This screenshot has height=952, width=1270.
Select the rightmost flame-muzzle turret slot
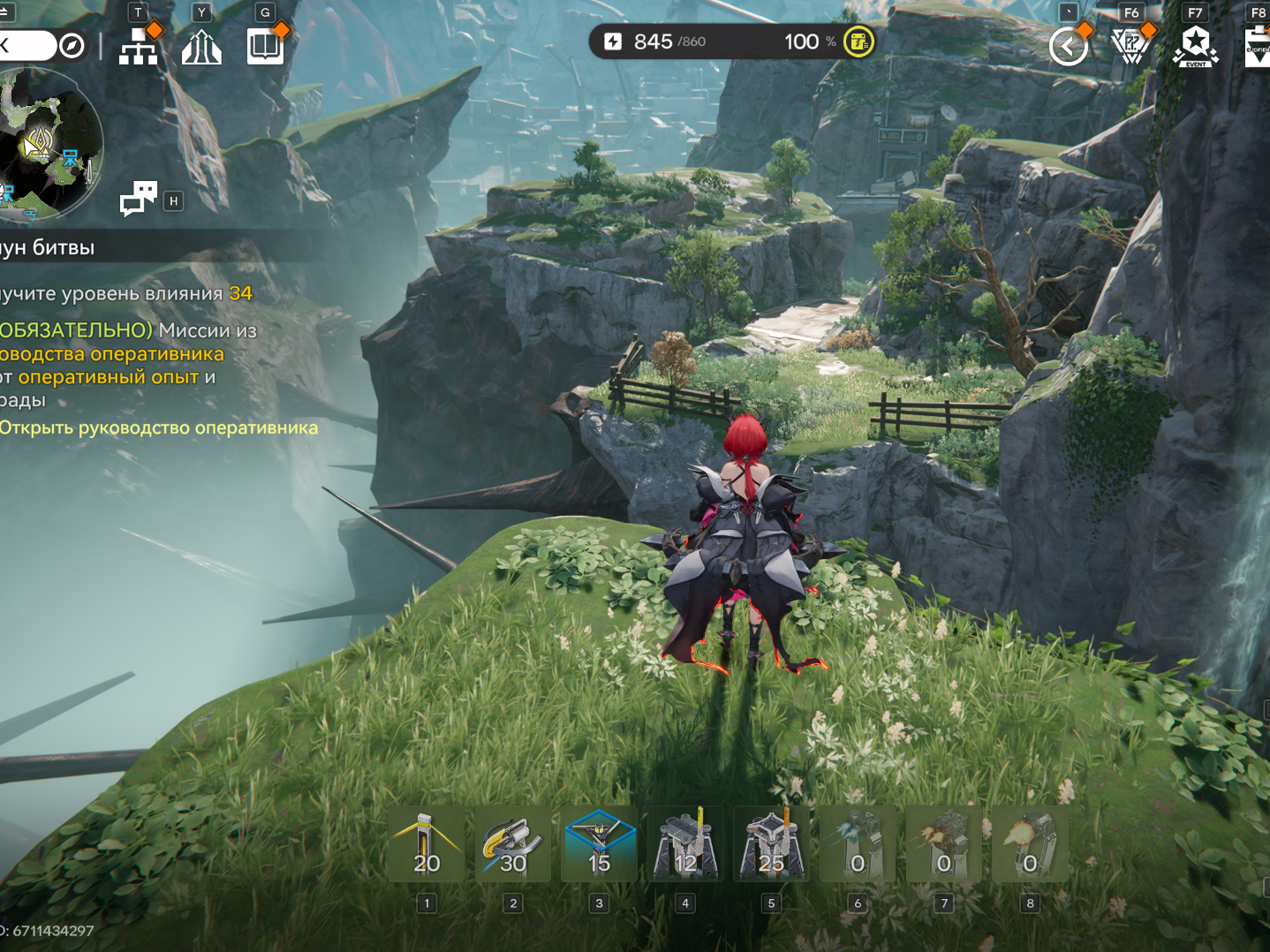tap(1030, 844)
